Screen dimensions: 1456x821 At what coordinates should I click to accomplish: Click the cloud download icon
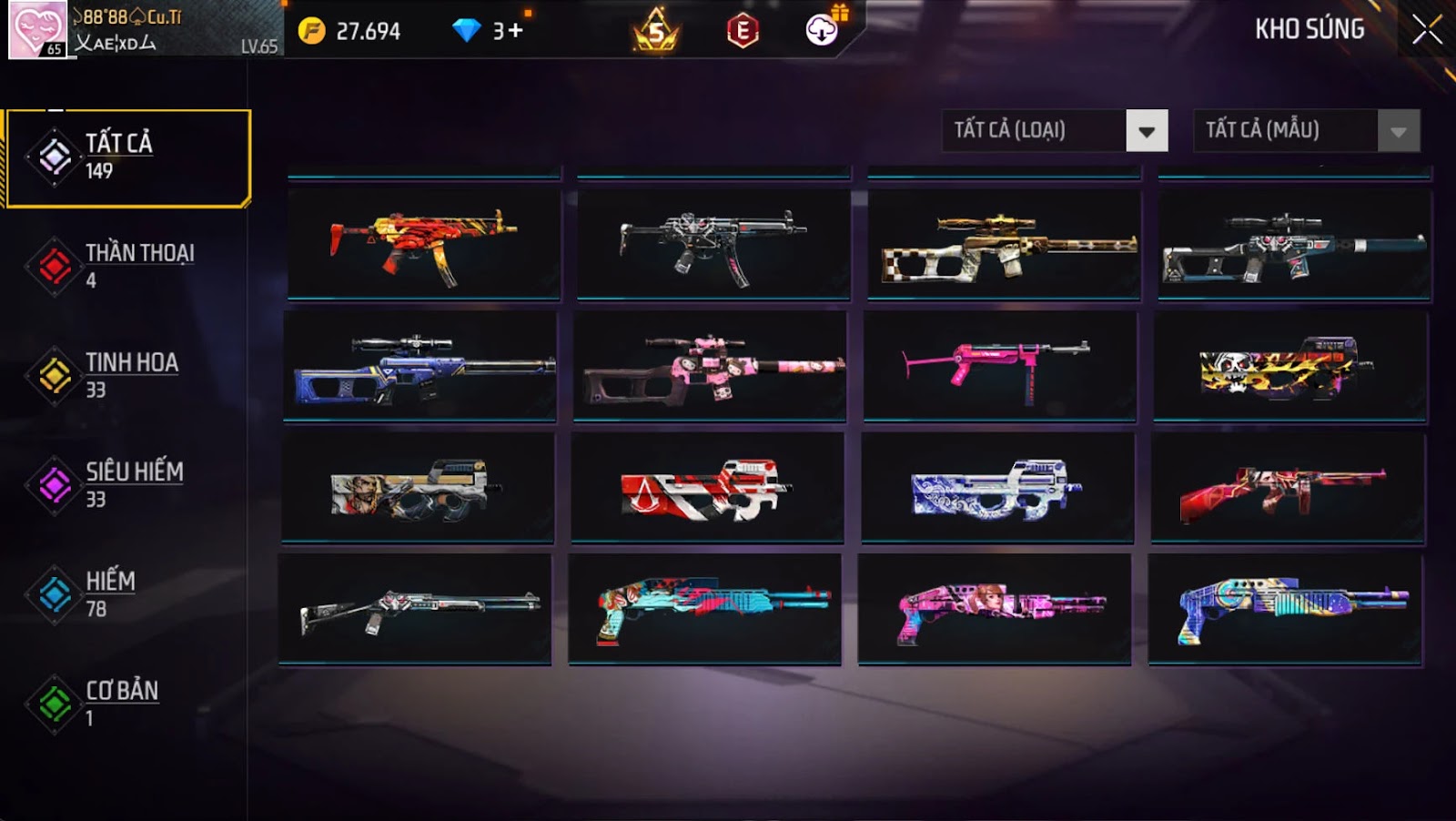point(822,30)
